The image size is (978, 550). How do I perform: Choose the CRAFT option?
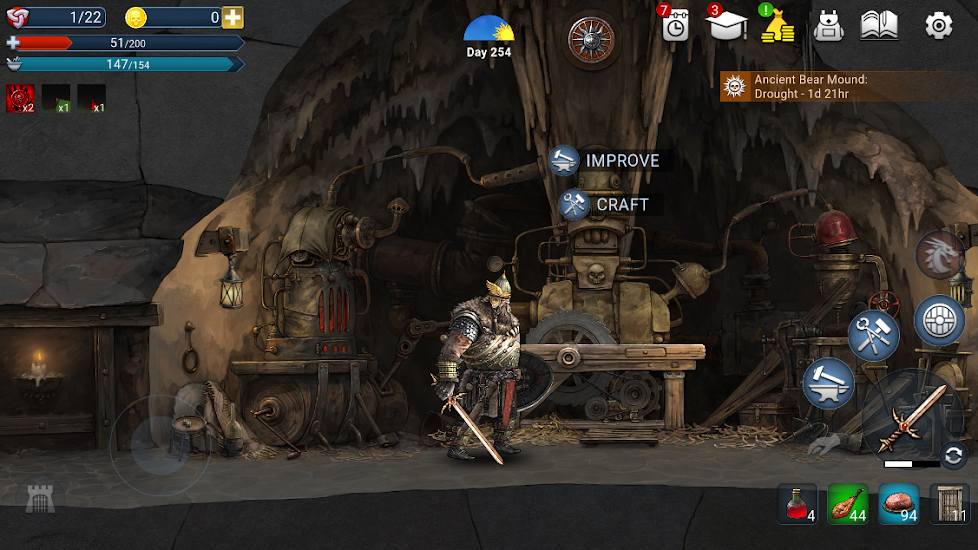pyautogui.click(x=605, y=204)
